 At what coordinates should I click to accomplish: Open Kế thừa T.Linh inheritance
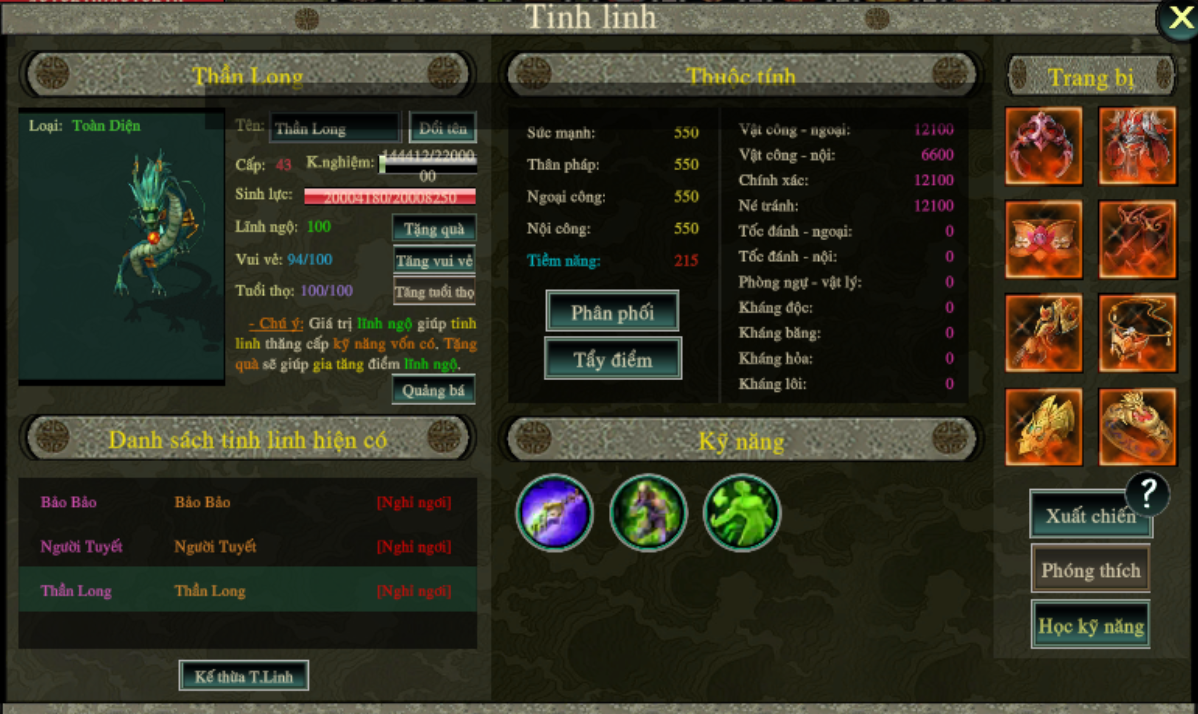click(x=244, y=676)
